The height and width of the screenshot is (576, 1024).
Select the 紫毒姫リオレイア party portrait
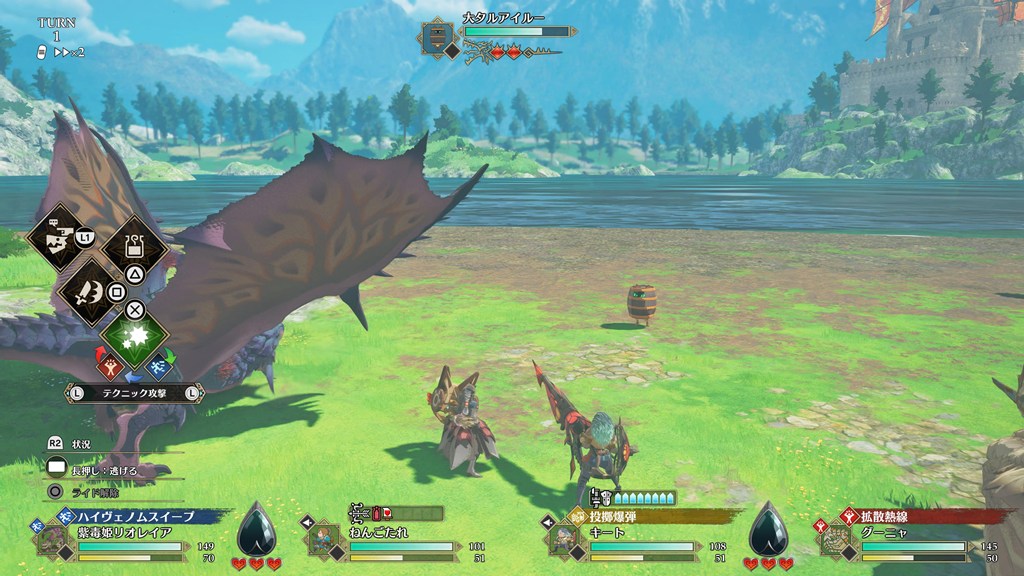tap(52, 541)
